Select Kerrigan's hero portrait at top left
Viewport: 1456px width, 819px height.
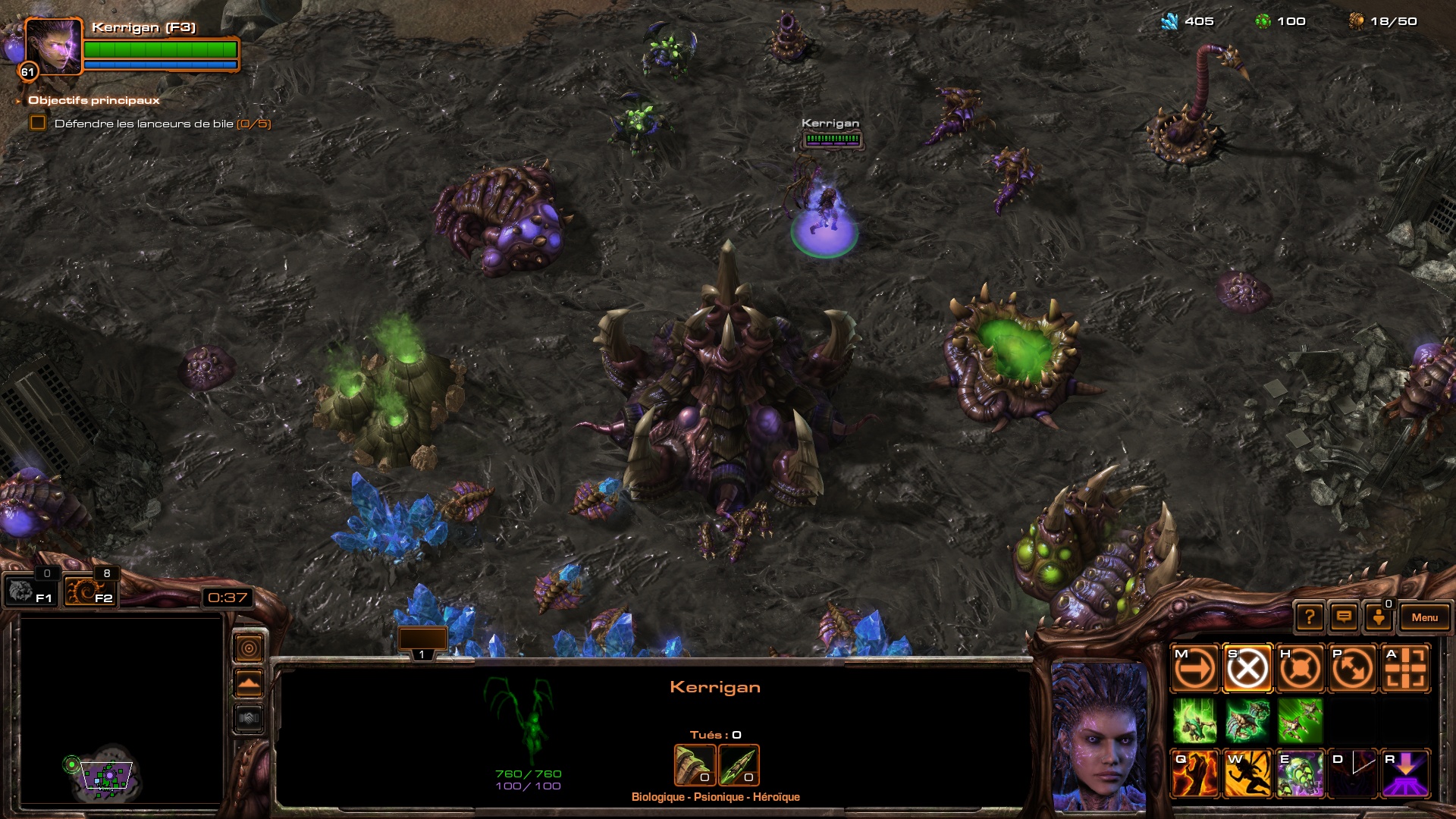pyautogui.click(x=52, y=46)
